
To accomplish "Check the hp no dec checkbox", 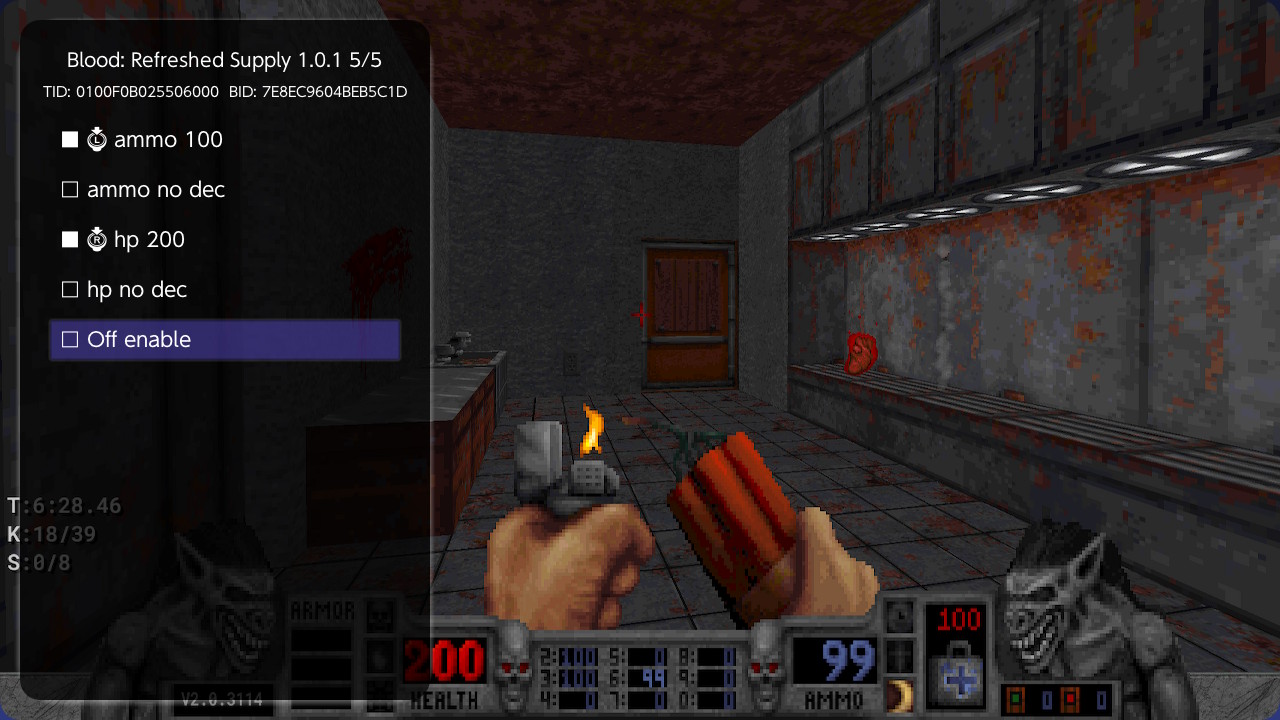I will pos(70,289).
